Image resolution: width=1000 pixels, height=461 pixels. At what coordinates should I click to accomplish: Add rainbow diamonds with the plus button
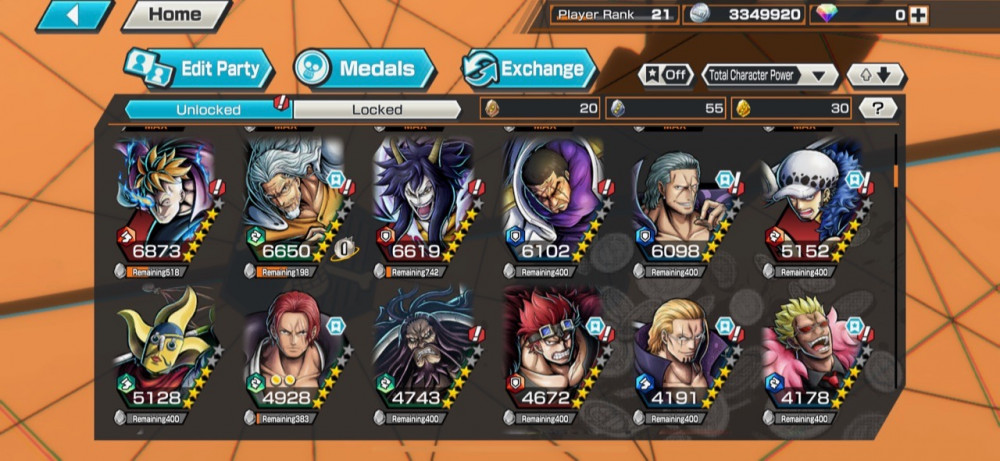[x=918, y=15]
